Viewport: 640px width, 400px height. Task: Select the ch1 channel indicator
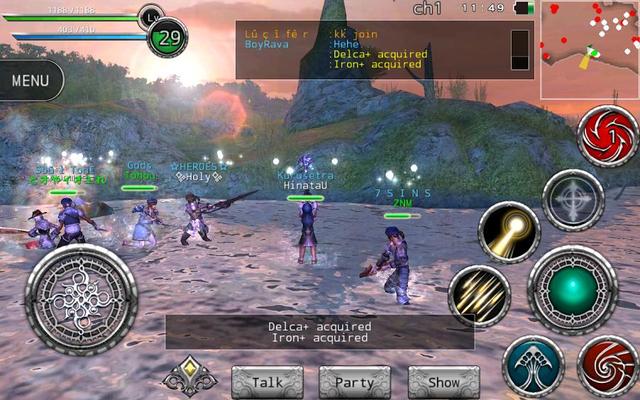(x=427, y=8)
